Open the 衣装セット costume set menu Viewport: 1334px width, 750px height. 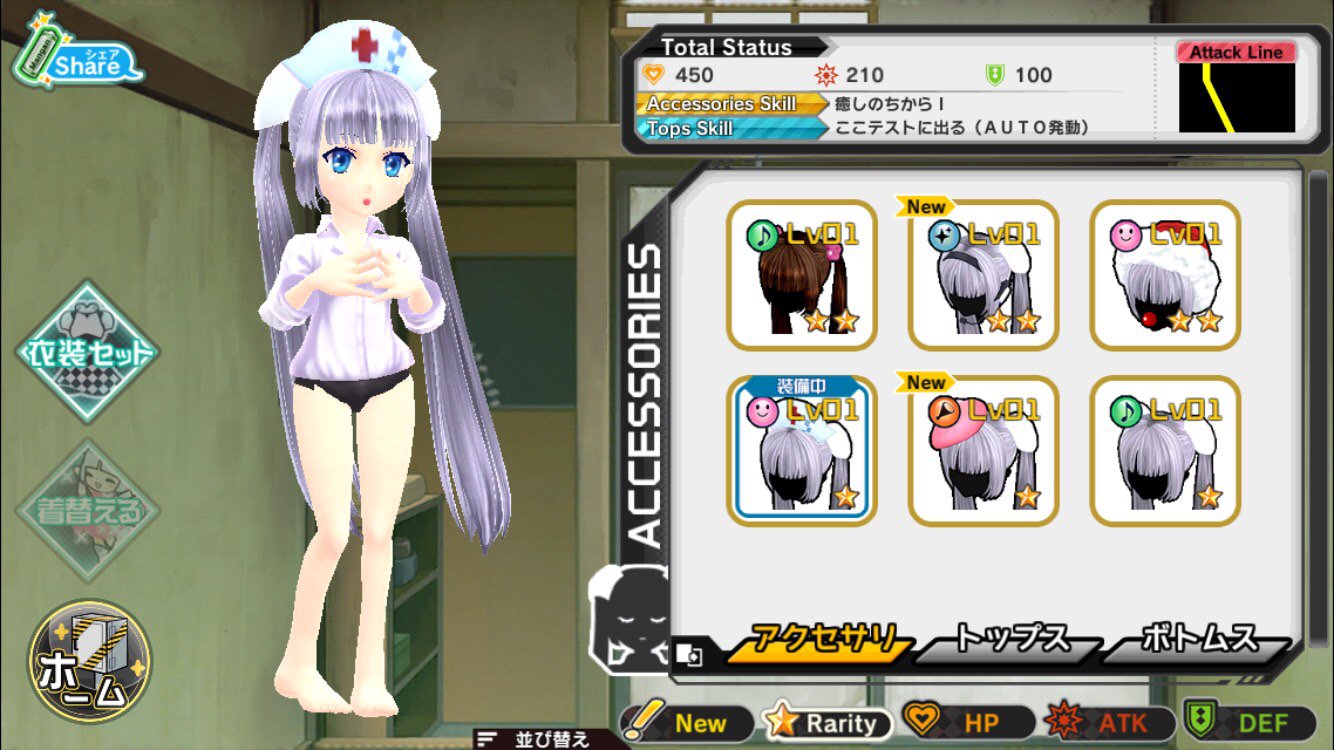click(88, 352)
